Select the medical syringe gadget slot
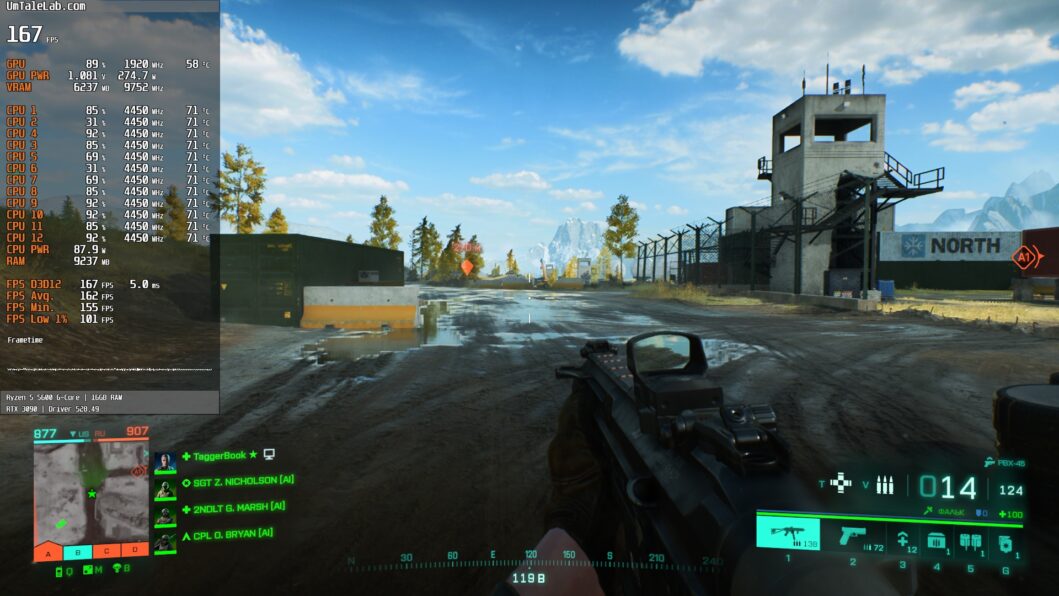 (902, 539)
